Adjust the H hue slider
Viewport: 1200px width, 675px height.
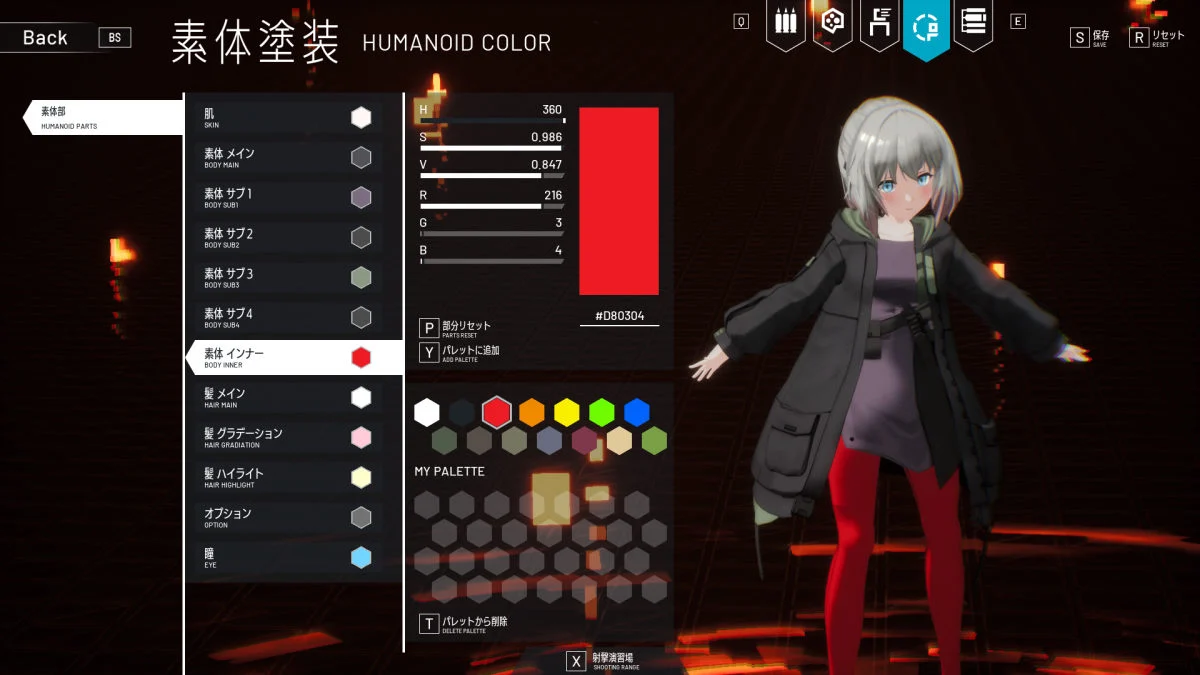tap(492, 121)
